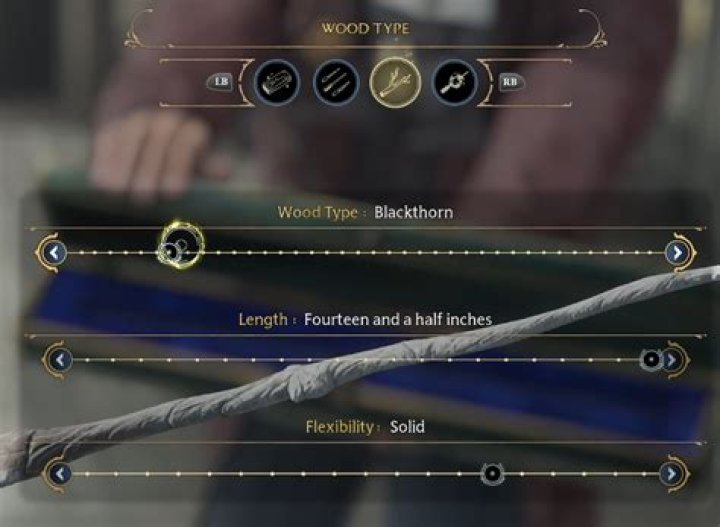The width and height of the screenshot is (720, 527).
Task: Click the Flexibility slider handle
Action: (492, 473)
